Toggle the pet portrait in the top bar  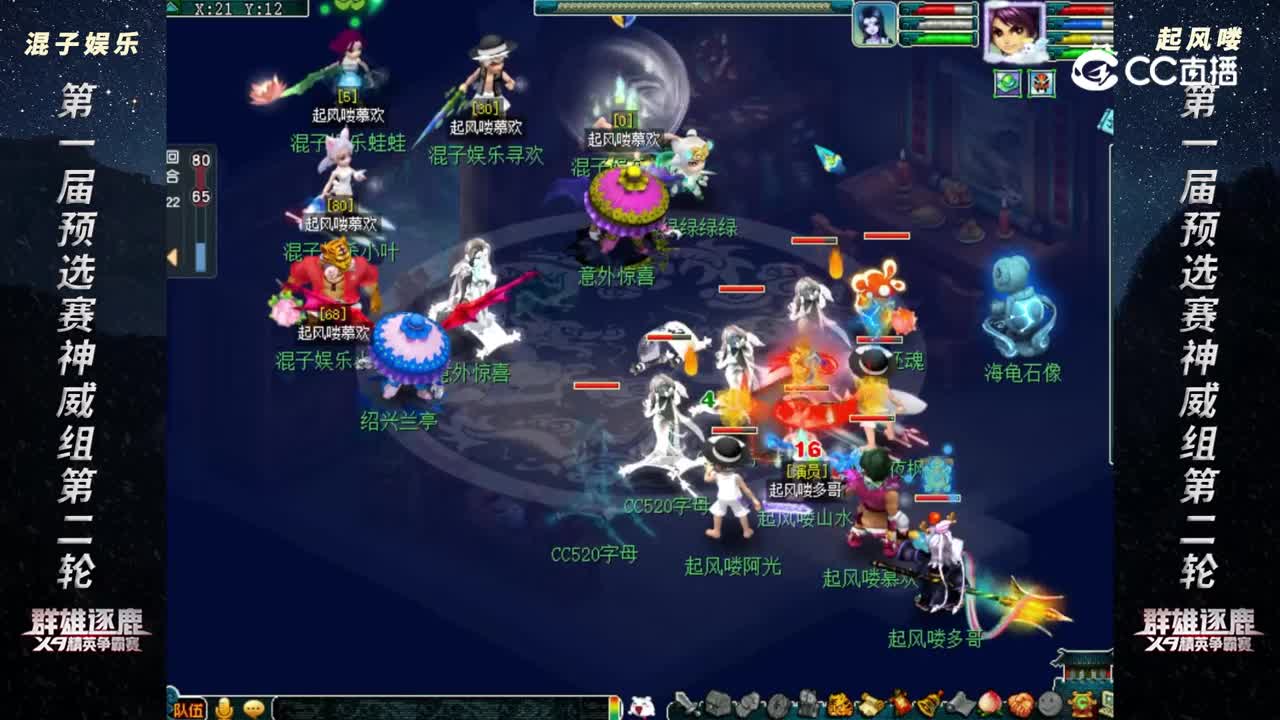875,24
